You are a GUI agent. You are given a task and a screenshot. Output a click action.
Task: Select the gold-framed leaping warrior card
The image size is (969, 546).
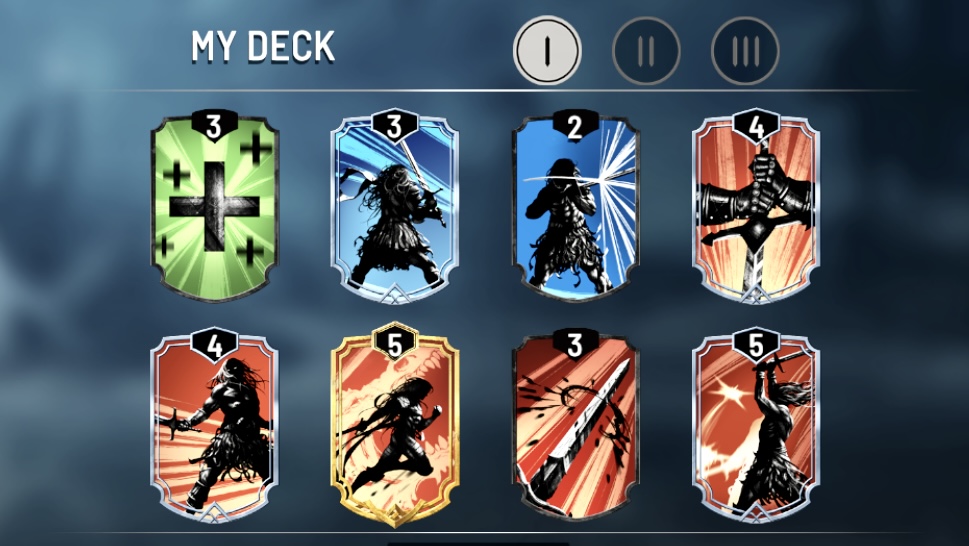[395, 425]
